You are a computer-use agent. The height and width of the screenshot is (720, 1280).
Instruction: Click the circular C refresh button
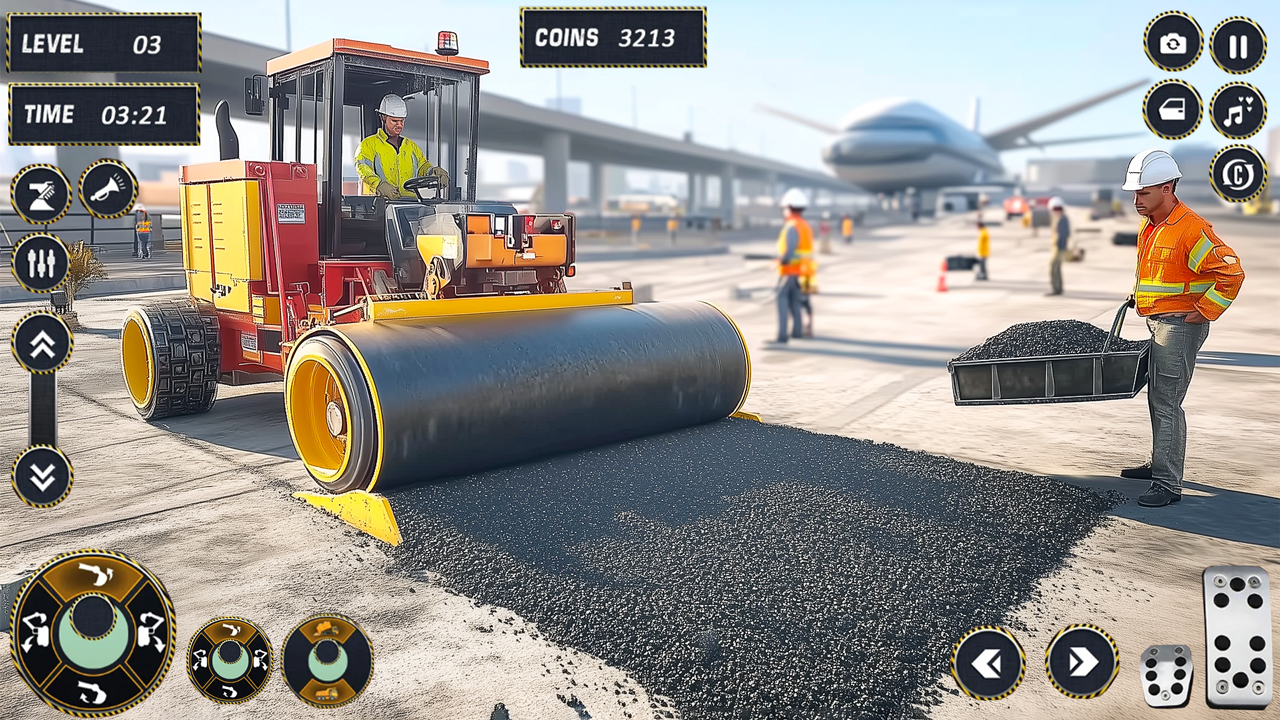[x=1238, y=174]
